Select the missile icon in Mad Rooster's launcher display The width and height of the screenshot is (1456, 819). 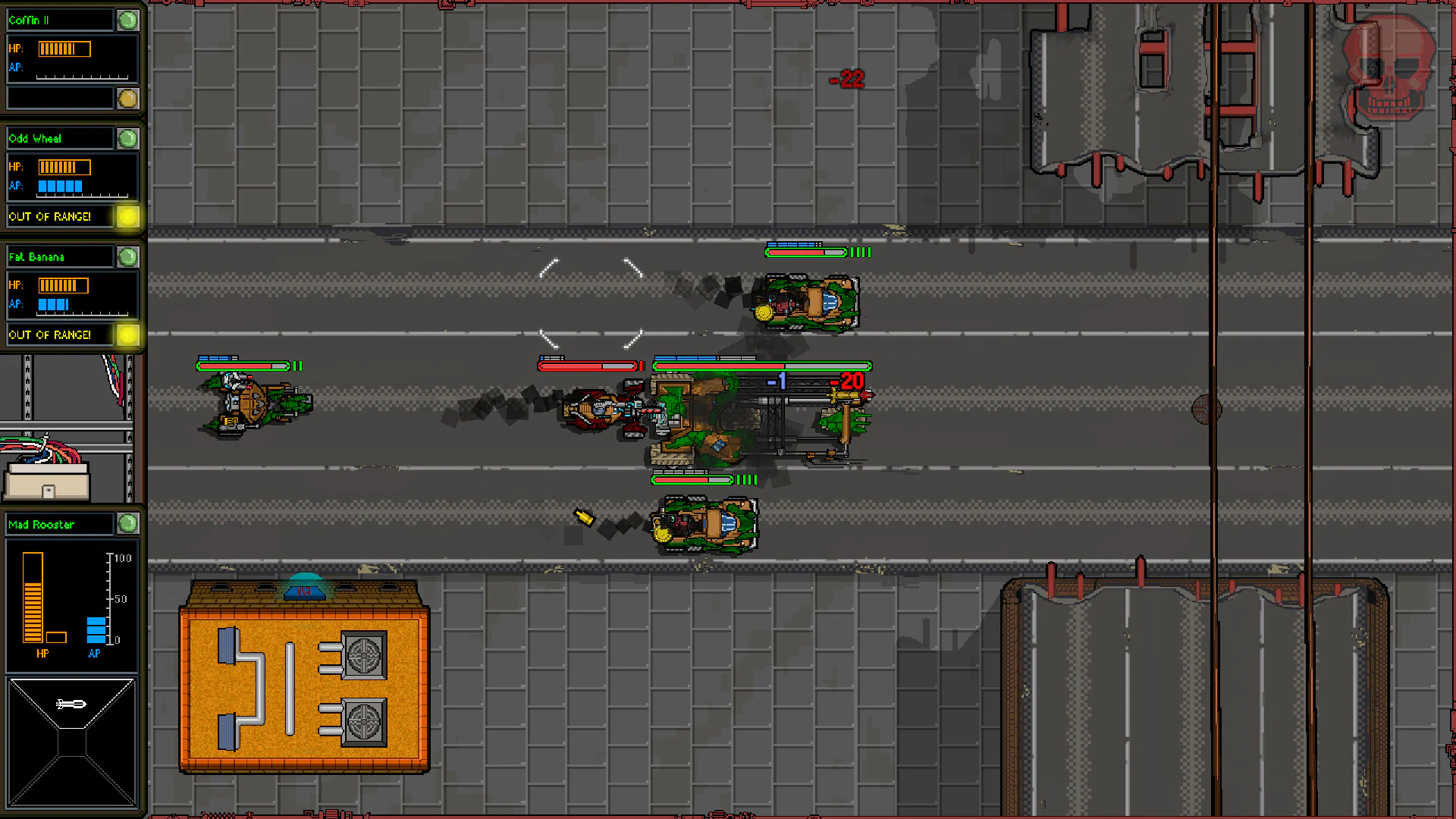71,704
